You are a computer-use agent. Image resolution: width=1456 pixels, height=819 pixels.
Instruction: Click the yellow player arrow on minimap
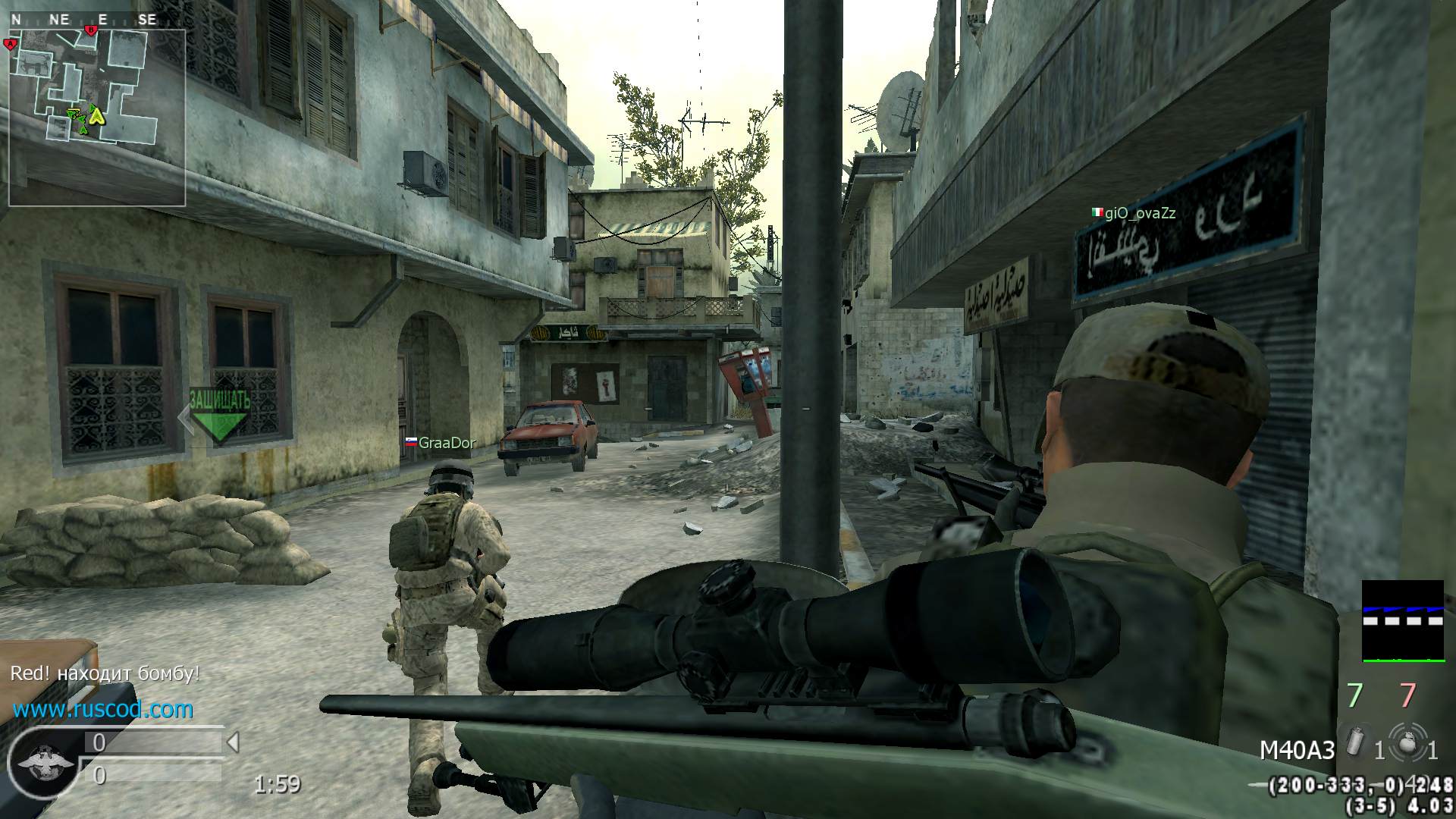(97, 115)
